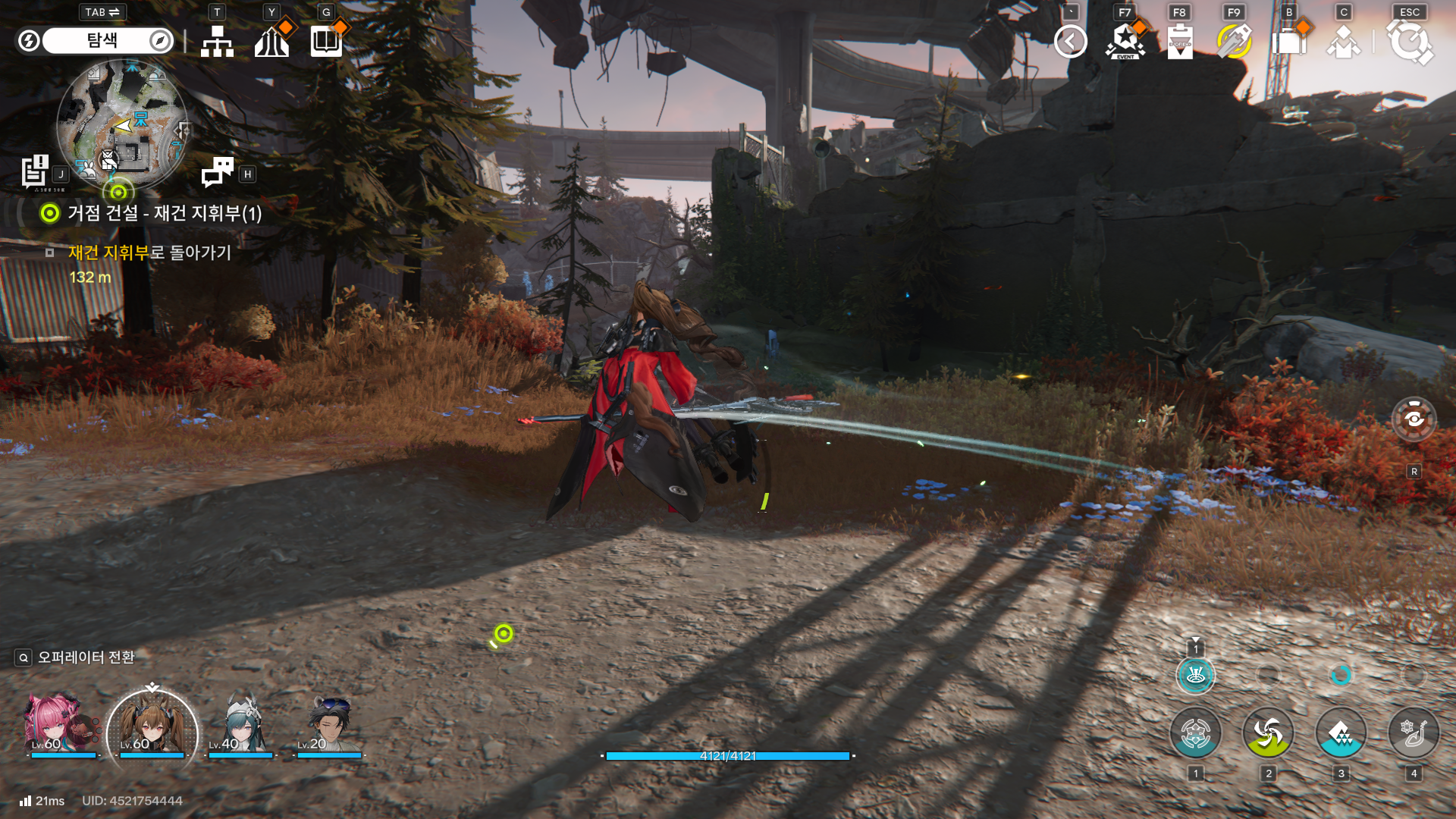Screen dimensions: 1456x819
Task: Open the star EVENT menu icon
Action: click(x=1125, y=42)
